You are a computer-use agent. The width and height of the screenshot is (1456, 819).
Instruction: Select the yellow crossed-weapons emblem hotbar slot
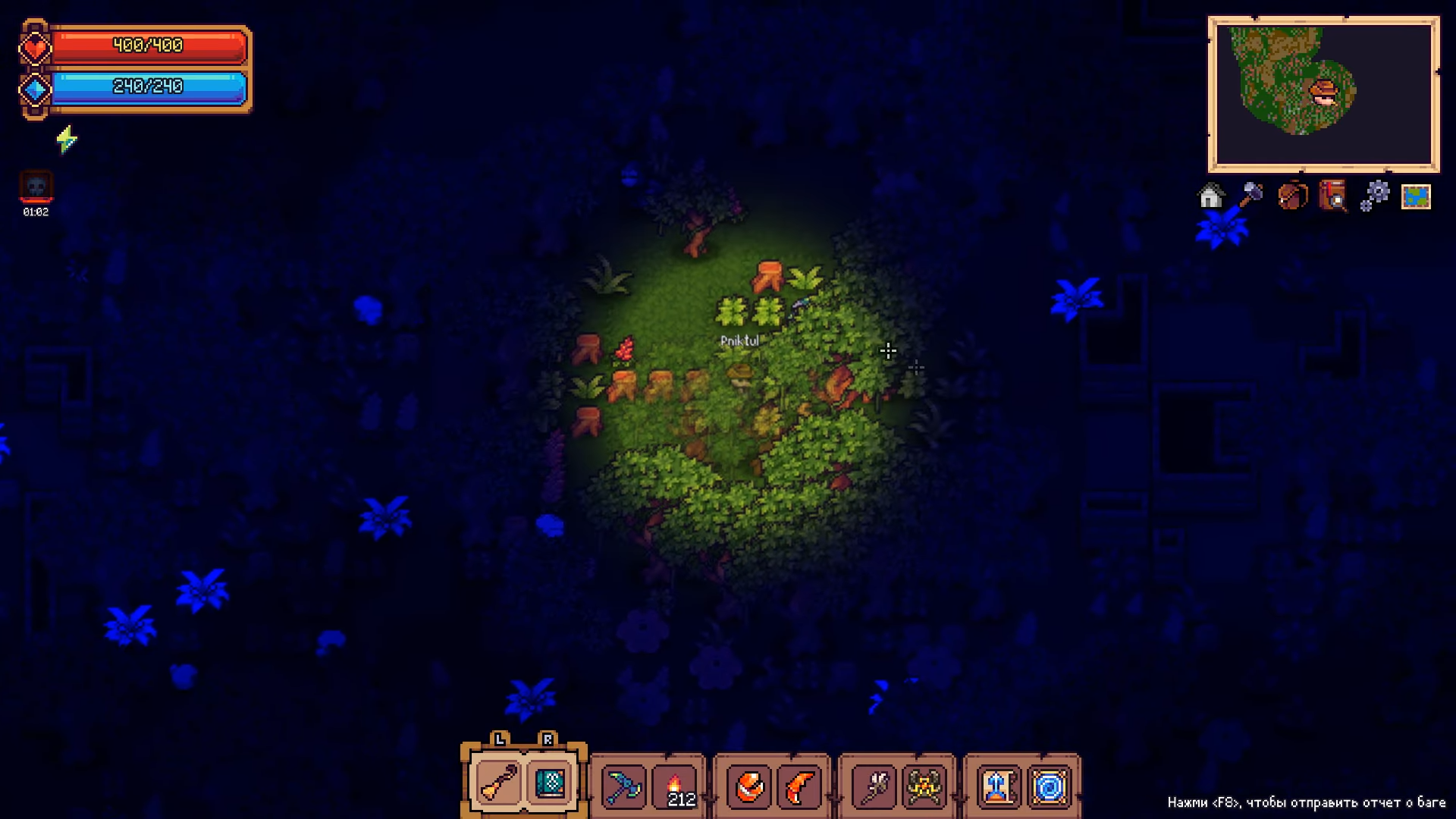tap(924, 787)
